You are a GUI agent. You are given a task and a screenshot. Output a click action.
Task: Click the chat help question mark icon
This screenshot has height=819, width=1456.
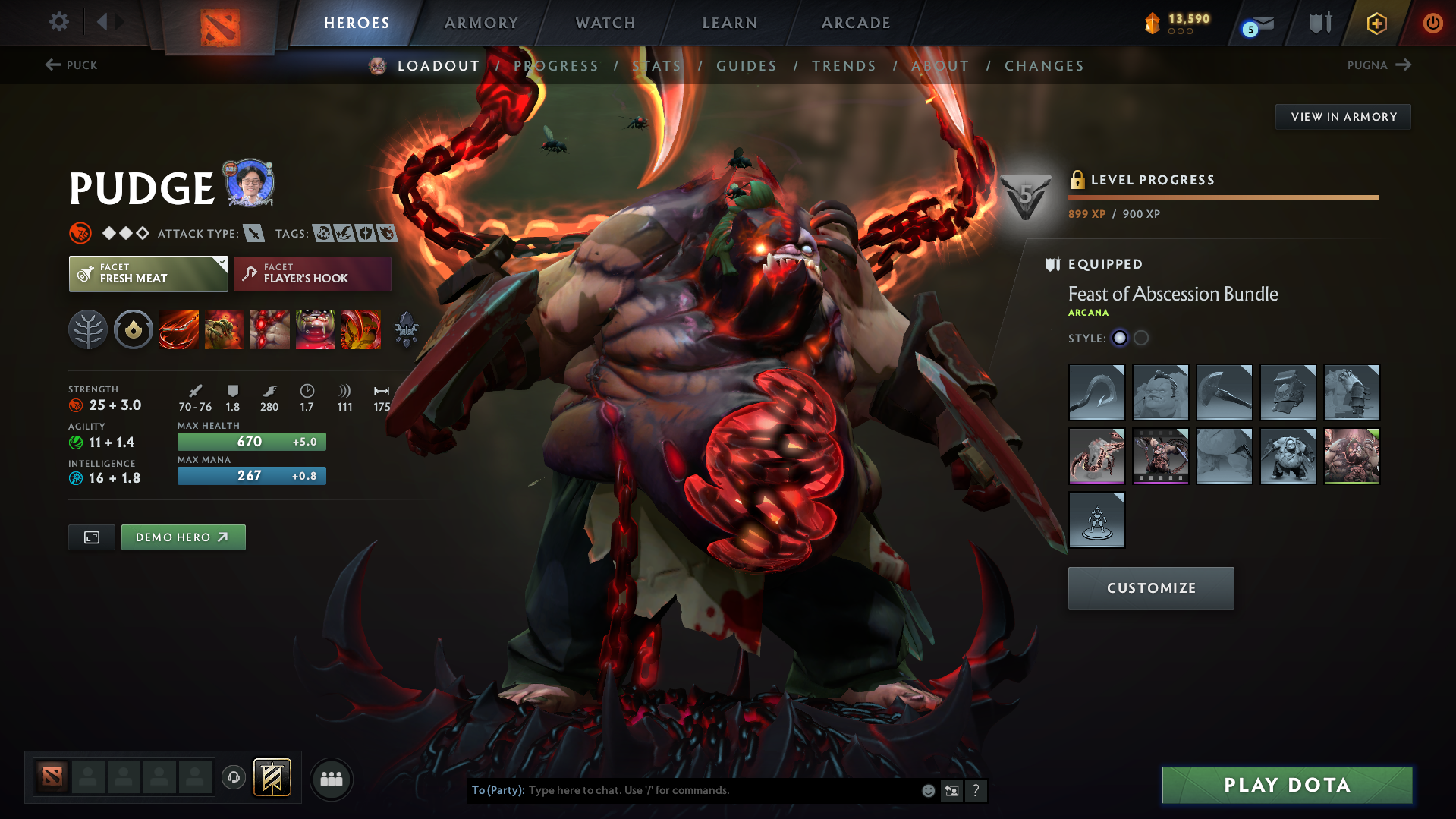976,790
